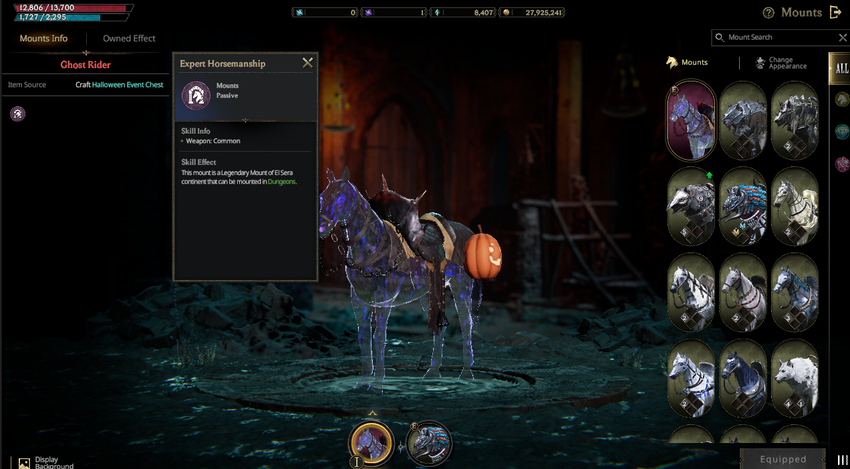Click the Equipped button
This screenshot has width=850, height=469.
pos(783,459)
